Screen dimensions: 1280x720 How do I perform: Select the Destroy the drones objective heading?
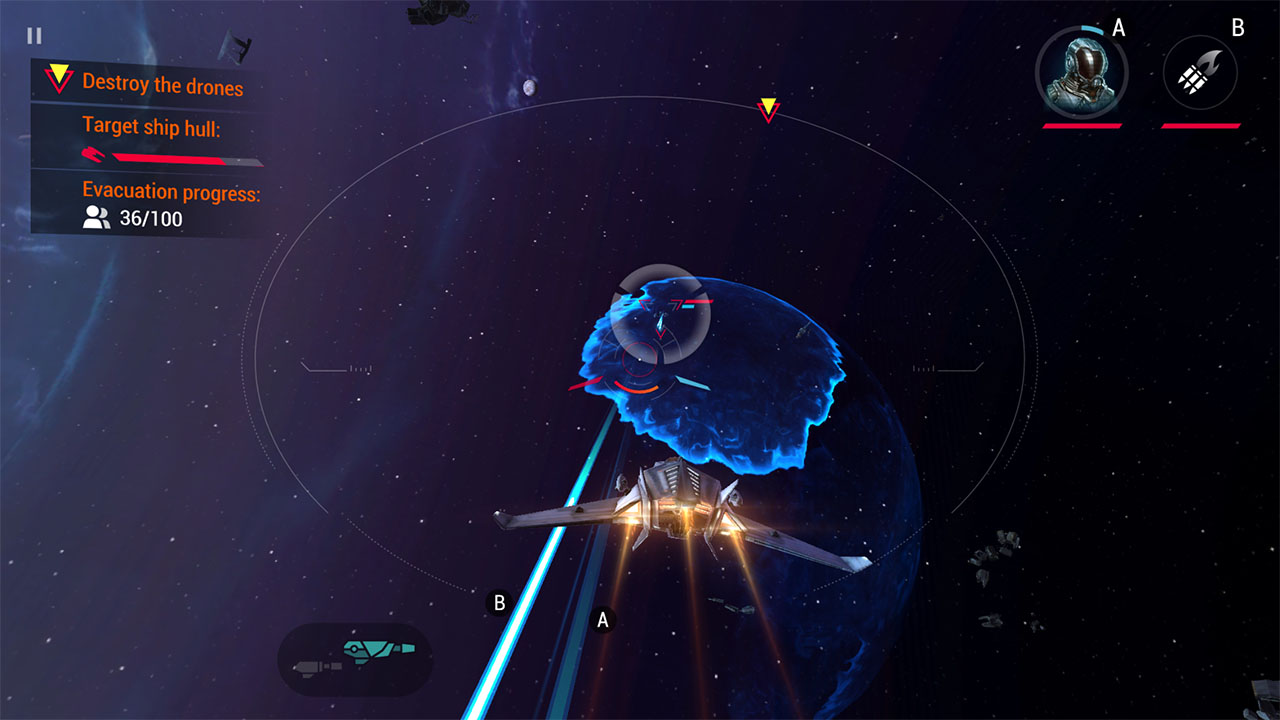click(x=161, y=86)
